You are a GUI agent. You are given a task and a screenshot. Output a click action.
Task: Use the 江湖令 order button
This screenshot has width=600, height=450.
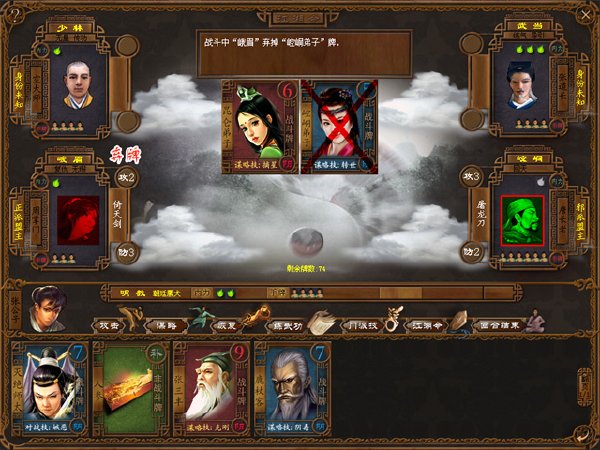click(424, 325)
